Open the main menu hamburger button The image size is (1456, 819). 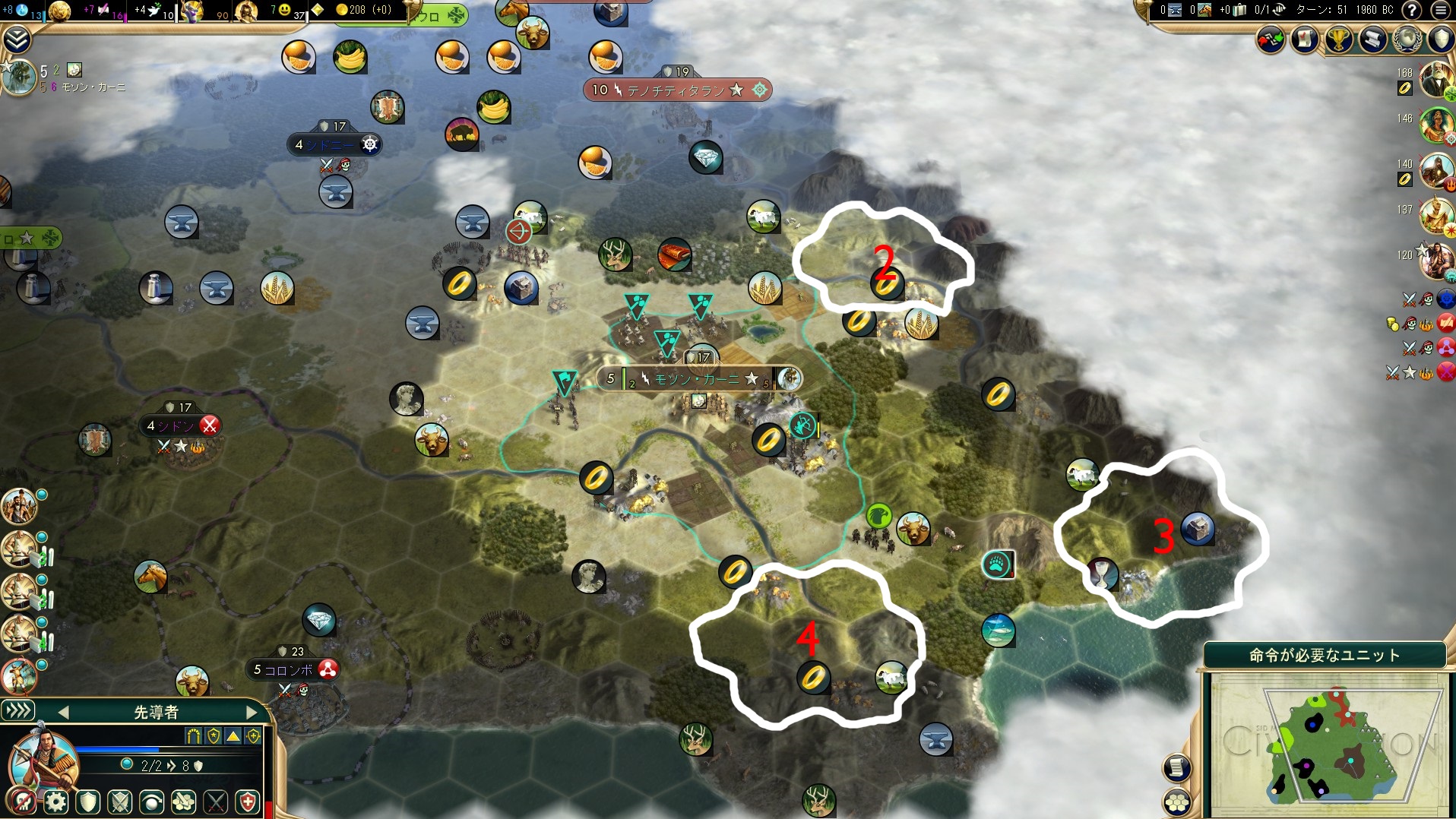(x=1440, y=10)
